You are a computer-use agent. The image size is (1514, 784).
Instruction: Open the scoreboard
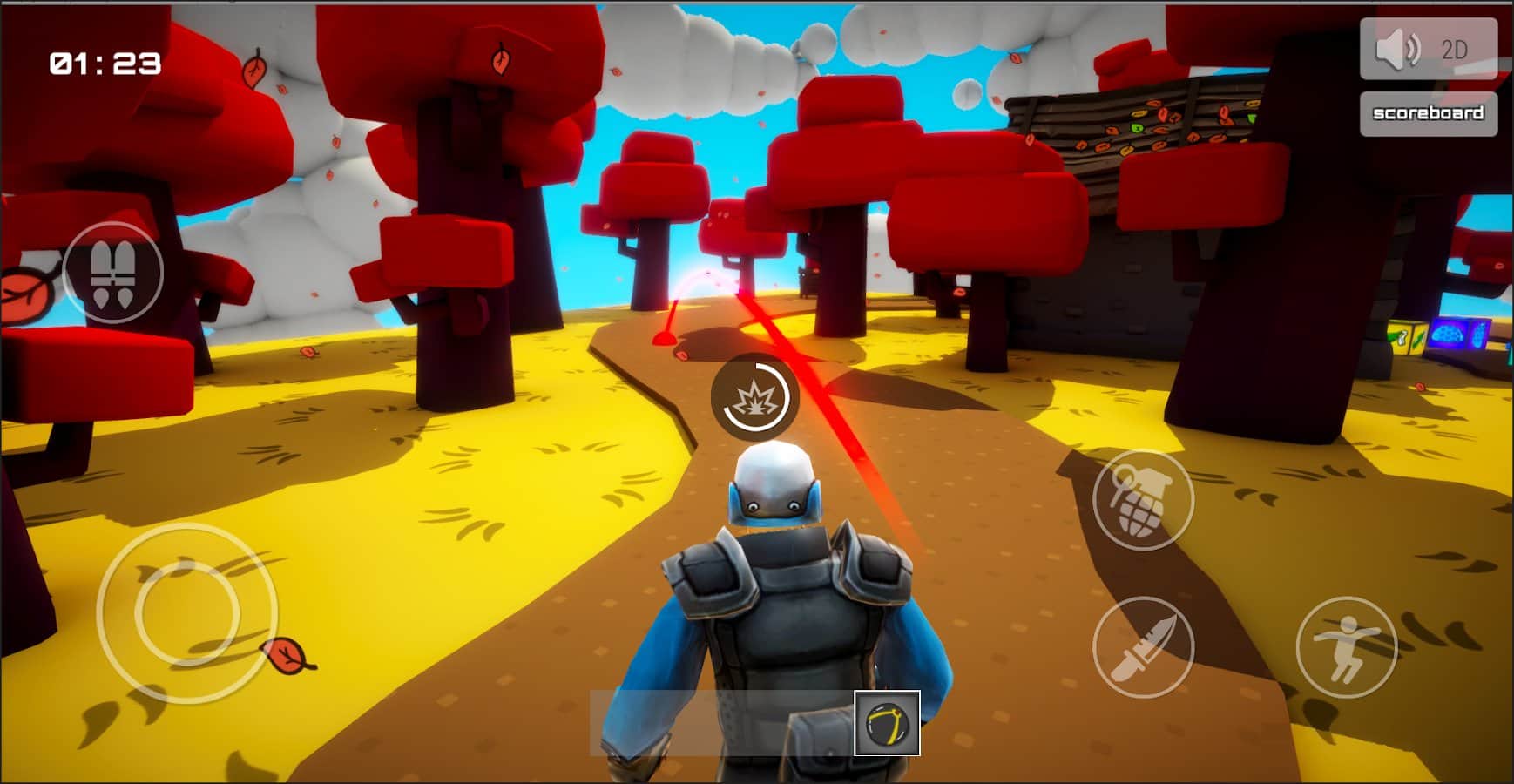pyautogui.click(x=1428, y=113)
